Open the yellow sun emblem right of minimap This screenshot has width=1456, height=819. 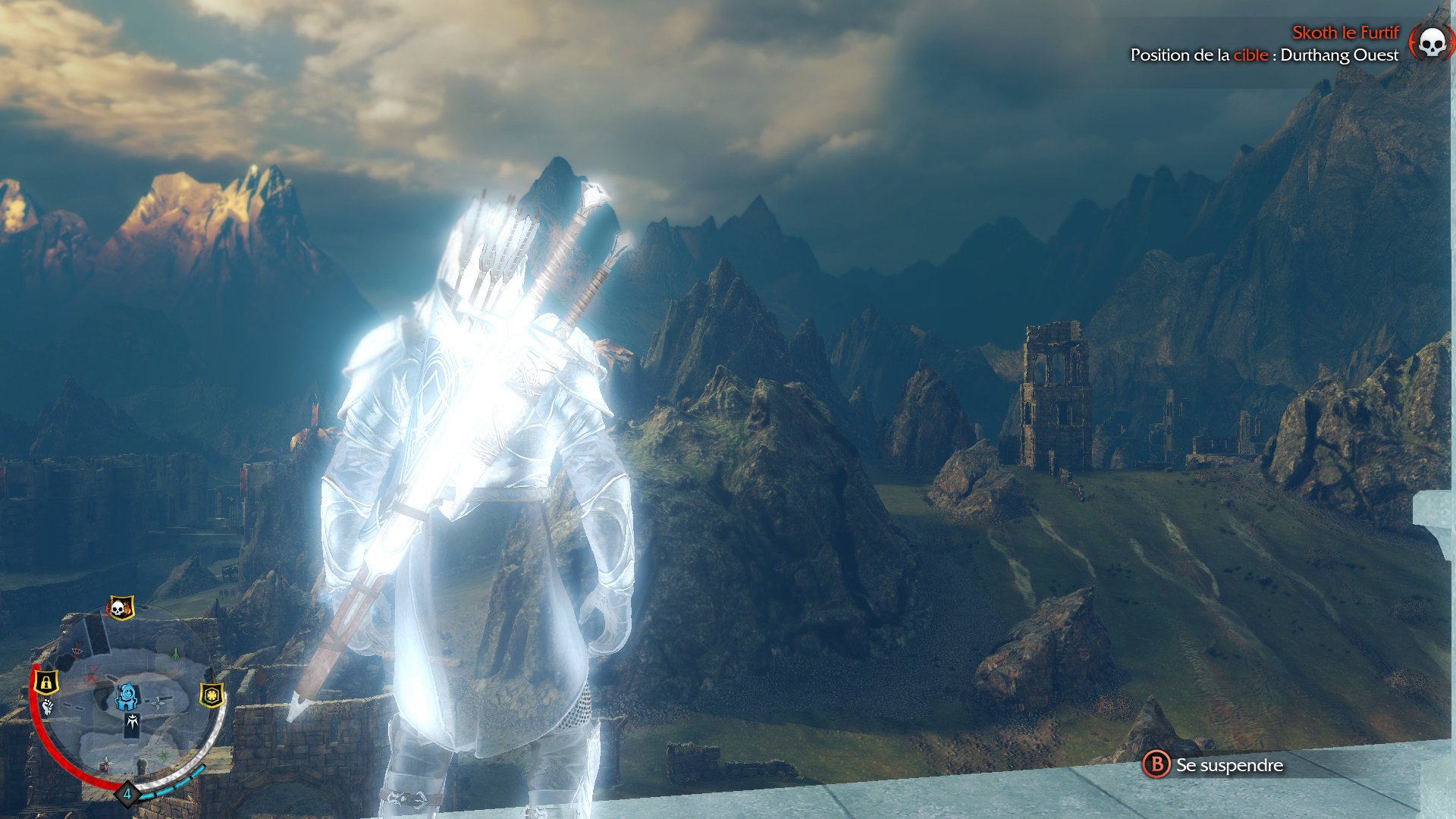tap(212, 696)
